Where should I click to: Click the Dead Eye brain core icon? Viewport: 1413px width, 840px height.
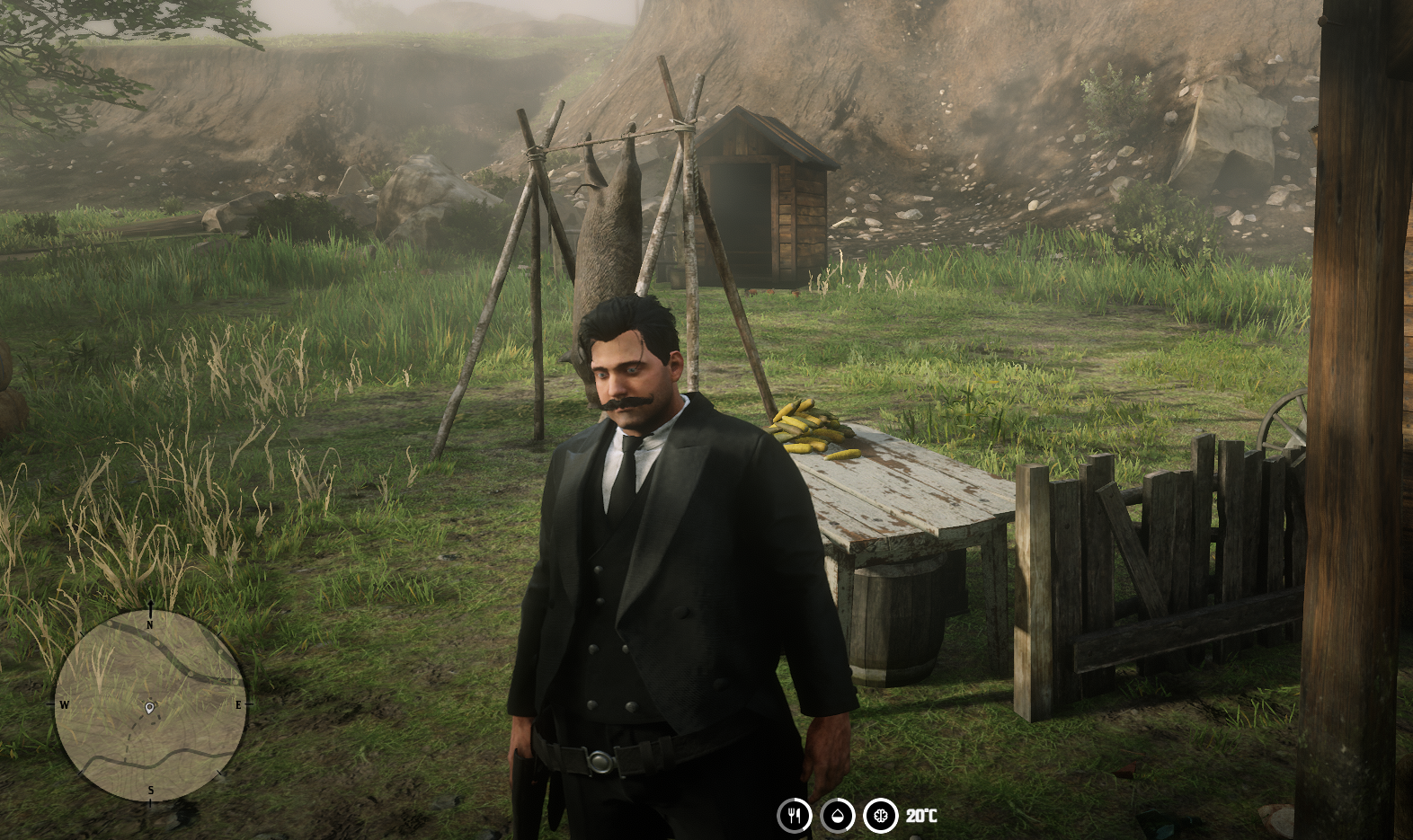878,818
